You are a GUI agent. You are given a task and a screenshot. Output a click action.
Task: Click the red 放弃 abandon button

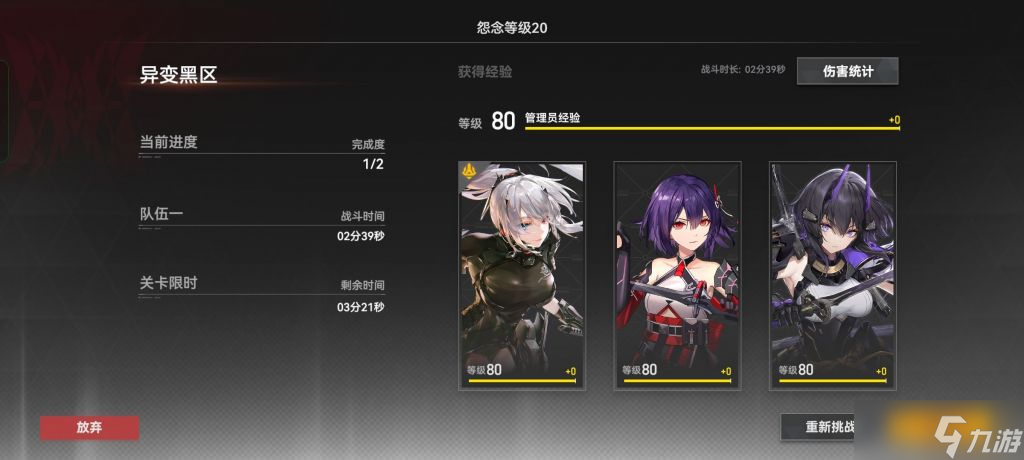89,427
